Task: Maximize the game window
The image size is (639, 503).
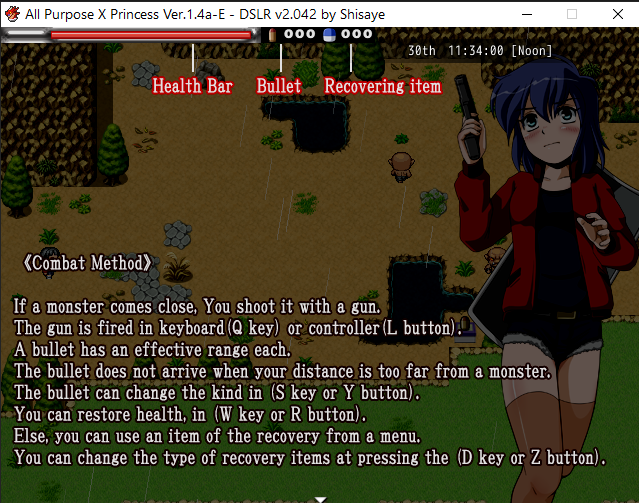Action: click(x=572, y=14)
